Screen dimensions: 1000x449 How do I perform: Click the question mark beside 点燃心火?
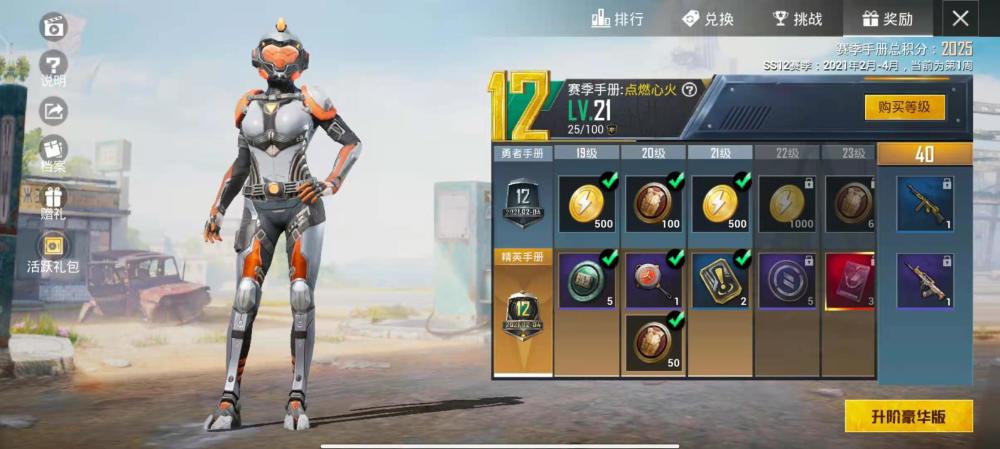pyautogui.click(x=689, y=89)
